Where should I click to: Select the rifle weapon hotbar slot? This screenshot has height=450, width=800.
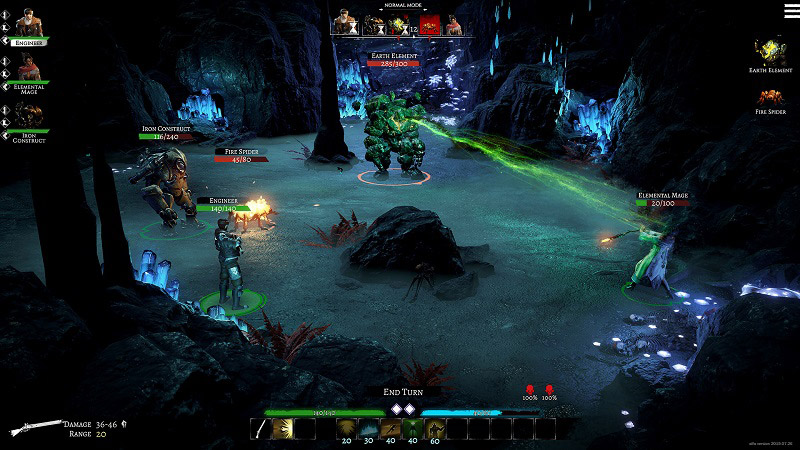tap(261, 429)
